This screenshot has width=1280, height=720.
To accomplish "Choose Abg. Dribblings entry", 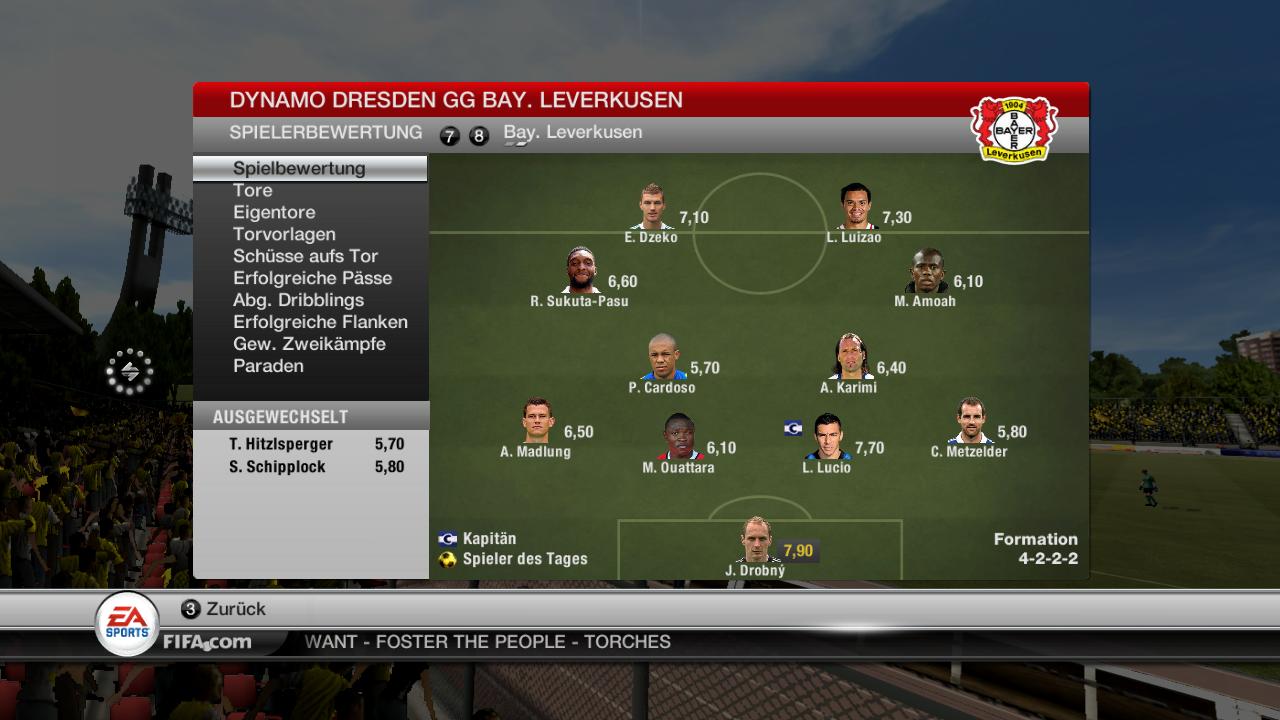I will 298,300.
